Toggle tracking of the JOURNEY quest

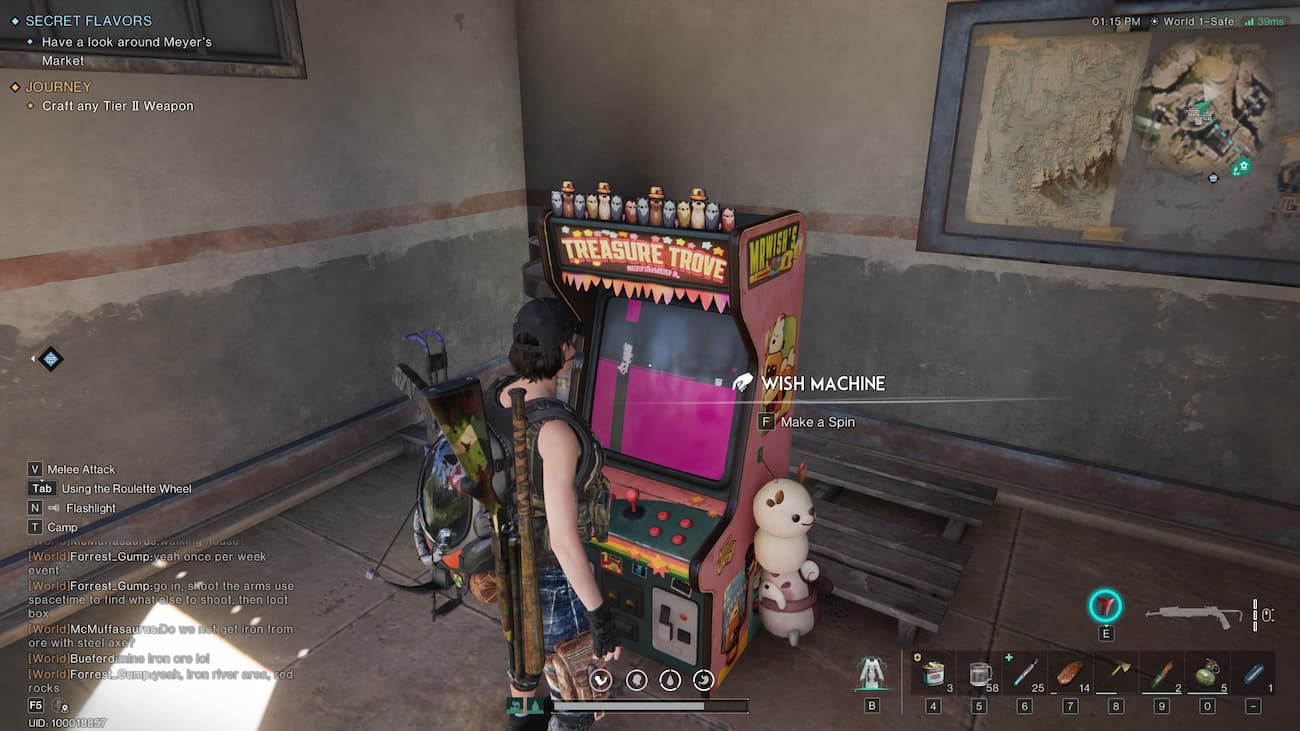pyautogui.click(x=15, y=86)
